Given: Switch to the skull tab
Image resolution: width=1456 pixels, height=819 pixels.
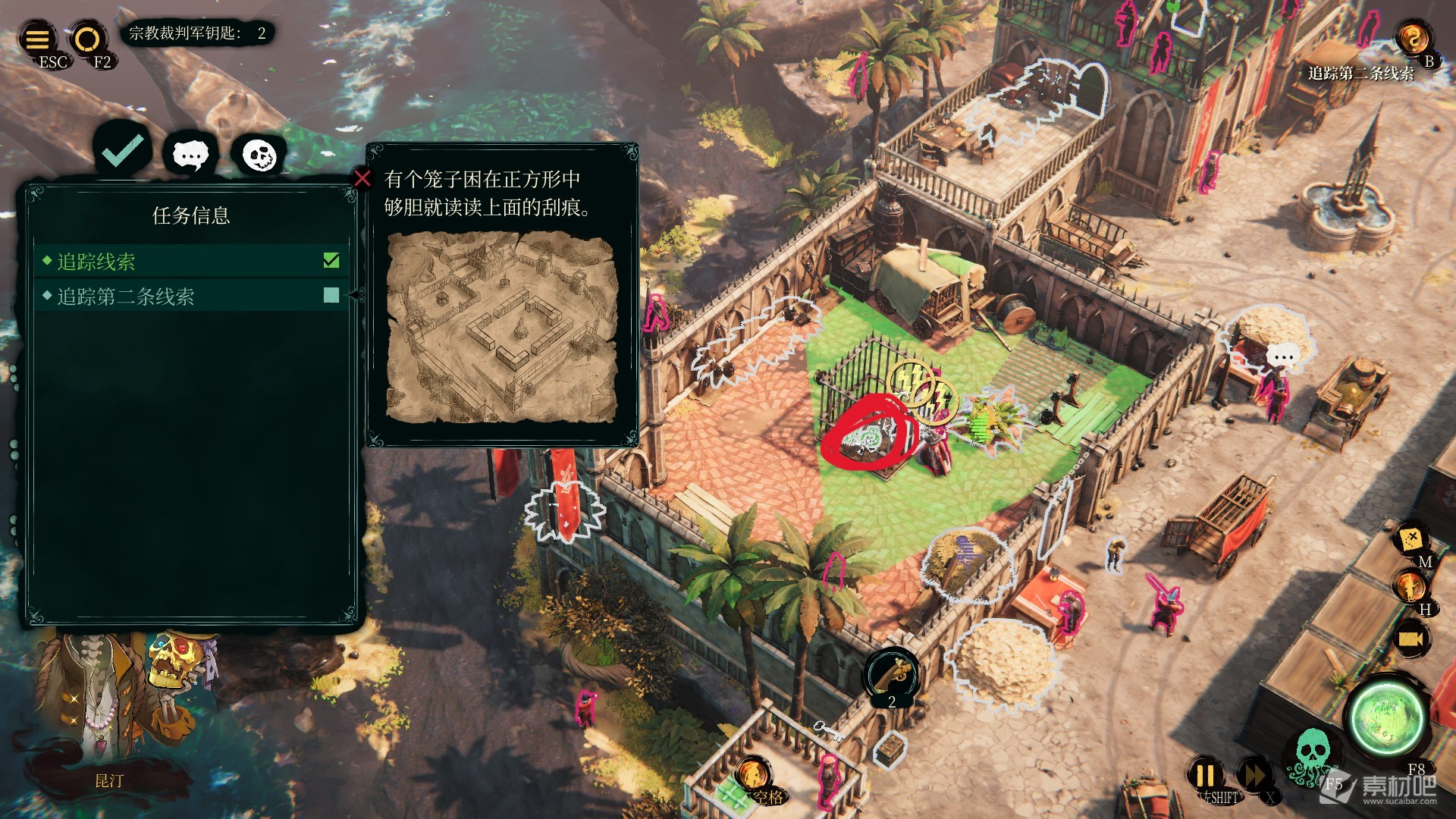Looking at the screenshot, I should point(259,155).
